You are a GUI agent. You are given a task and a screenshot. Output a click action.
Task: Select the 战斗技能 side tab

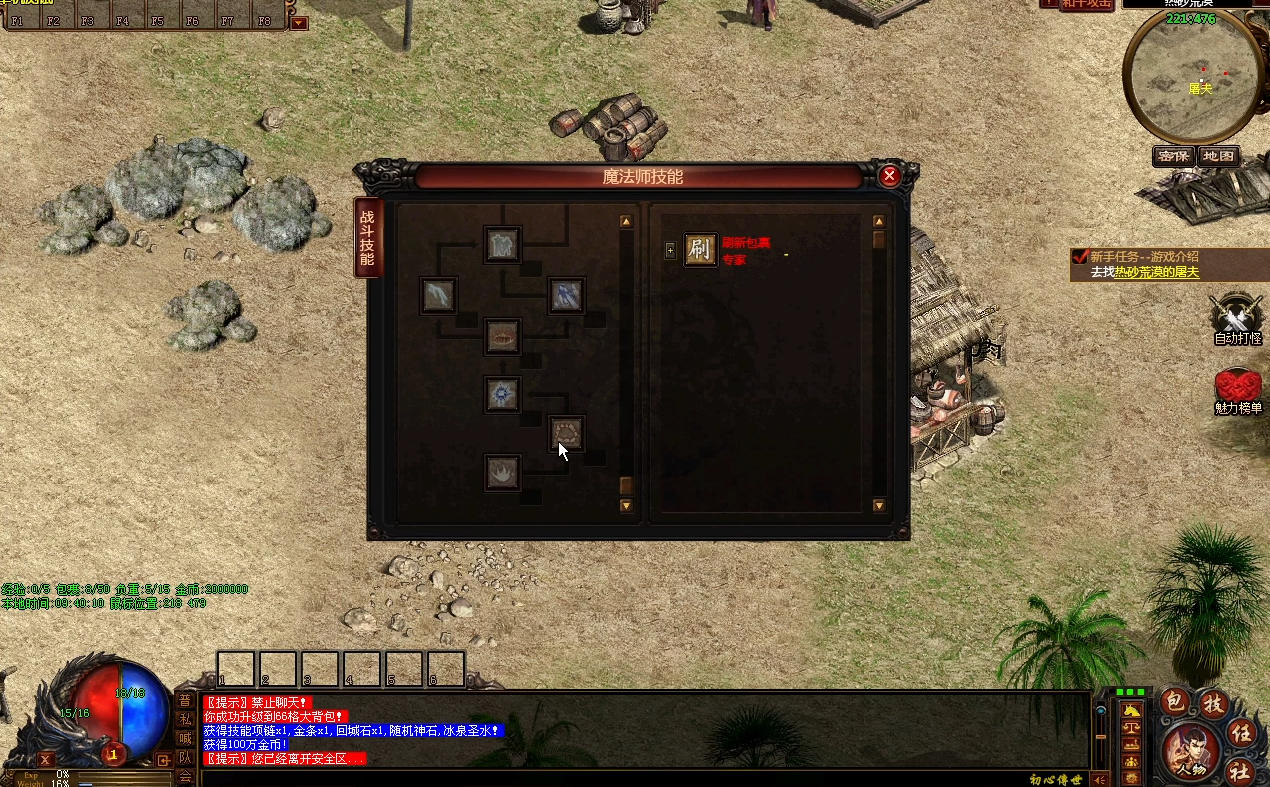tap(367, 237)
